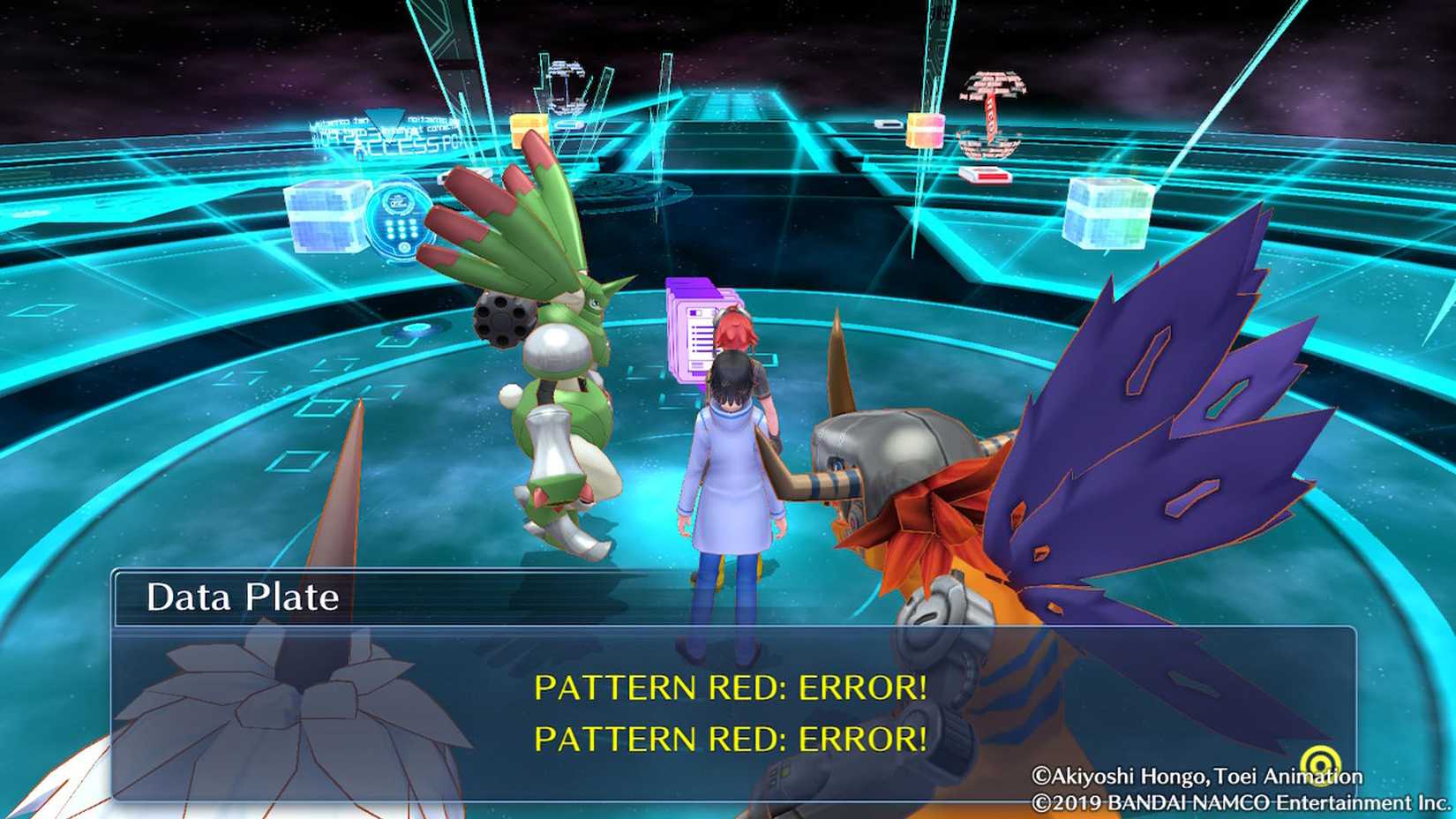Tap the red floppy disk item

click(985, 174)
